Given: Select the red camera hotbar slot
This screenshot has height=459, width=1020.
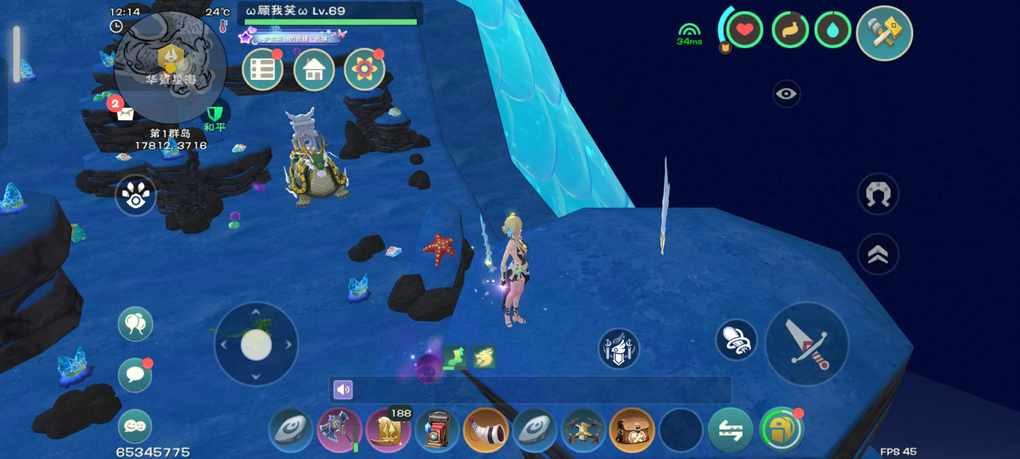Looking at the screenshot, I should [437, 430].
